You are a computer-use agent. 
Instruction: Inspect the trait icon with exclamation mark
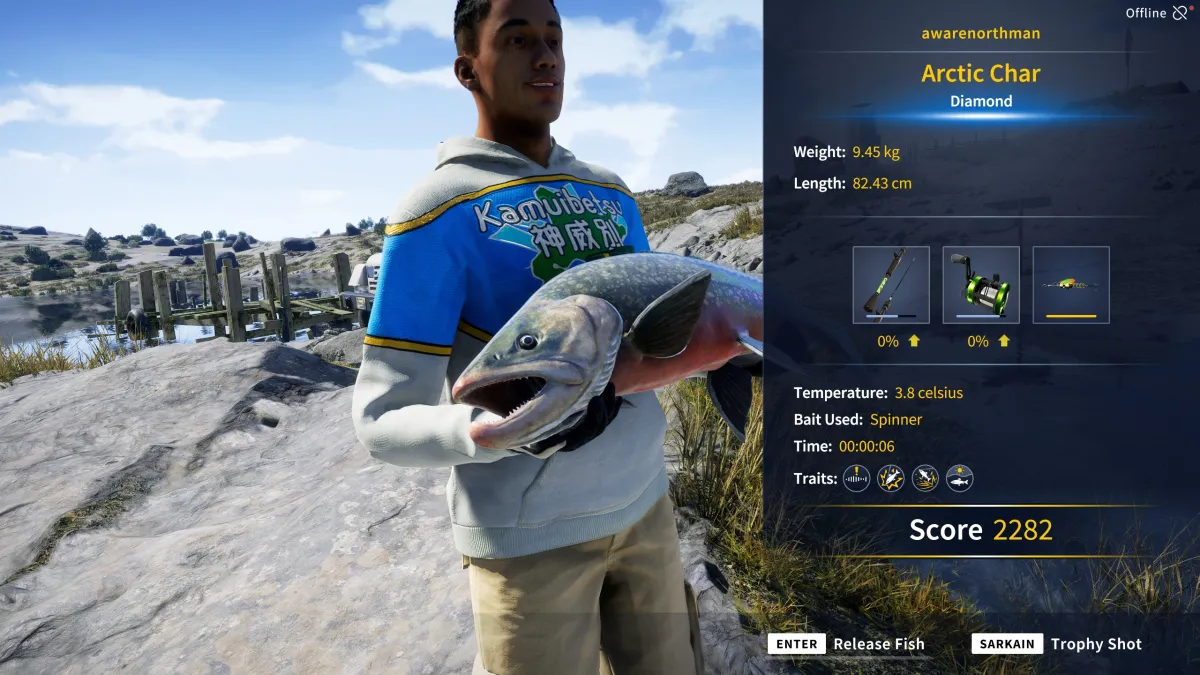[x=856, y=478]
